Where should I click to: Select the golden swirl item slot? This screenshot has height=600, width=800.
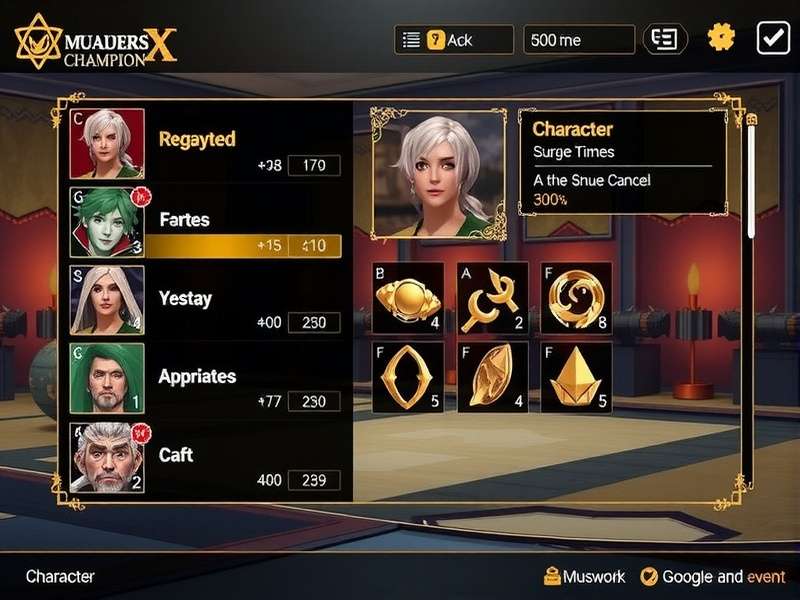pyautogui.click(x=576, y=298)
